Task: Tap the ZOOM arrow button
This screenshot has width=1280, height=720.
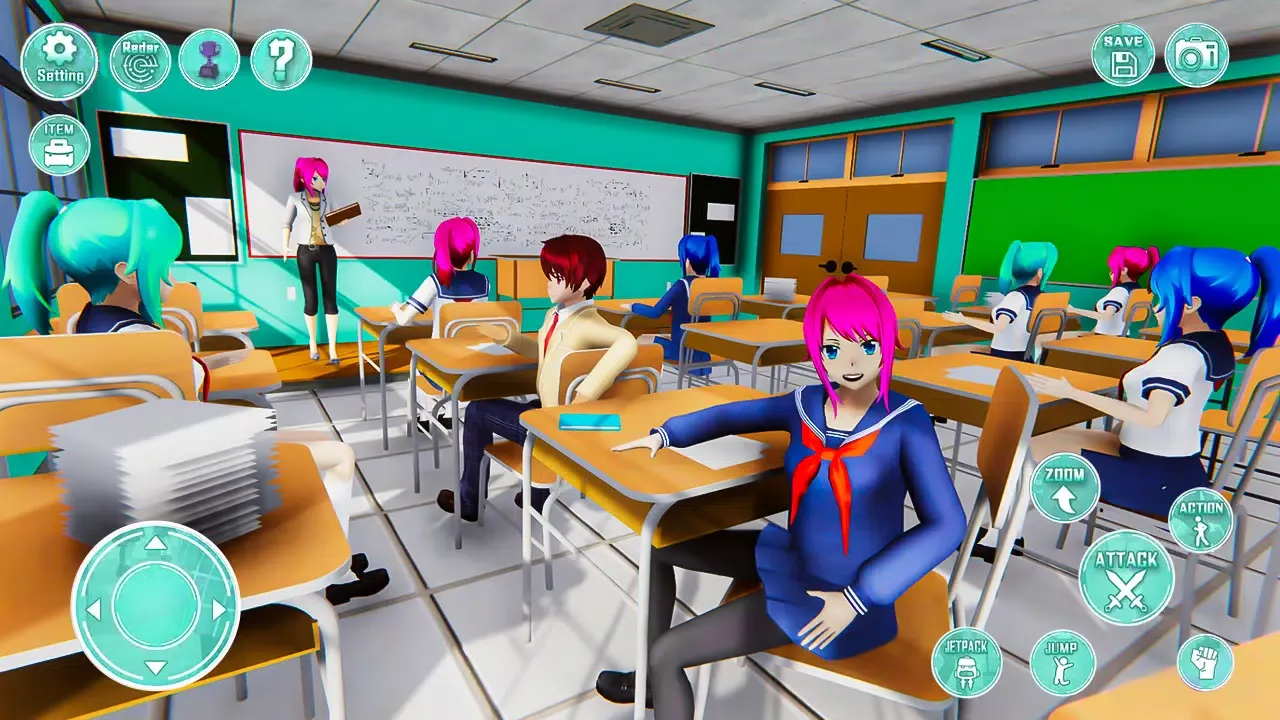Action: (x=1065, y=487)
